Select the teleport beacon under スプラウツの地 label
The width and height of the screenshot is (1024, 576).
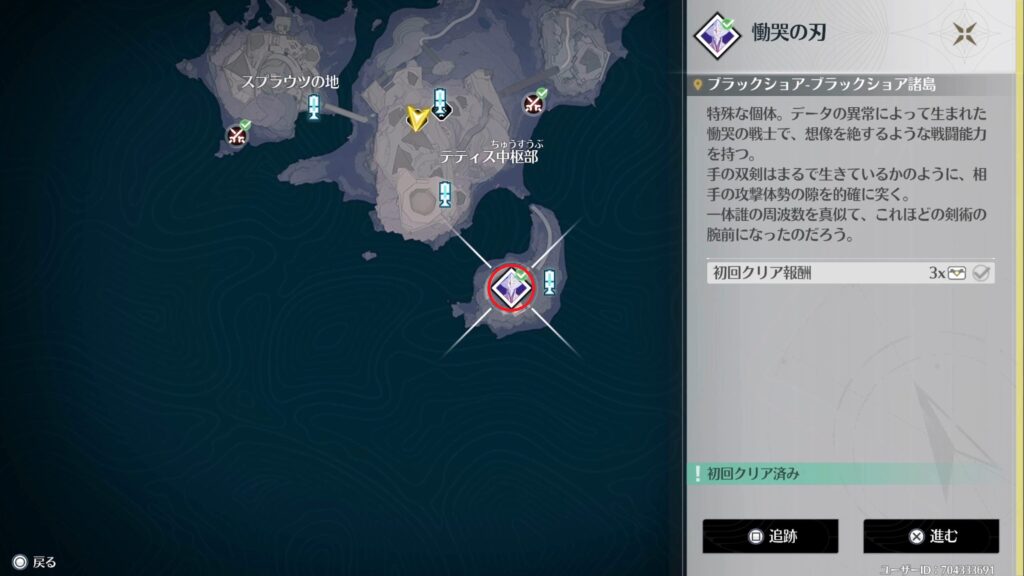click(x=315, y=106)
